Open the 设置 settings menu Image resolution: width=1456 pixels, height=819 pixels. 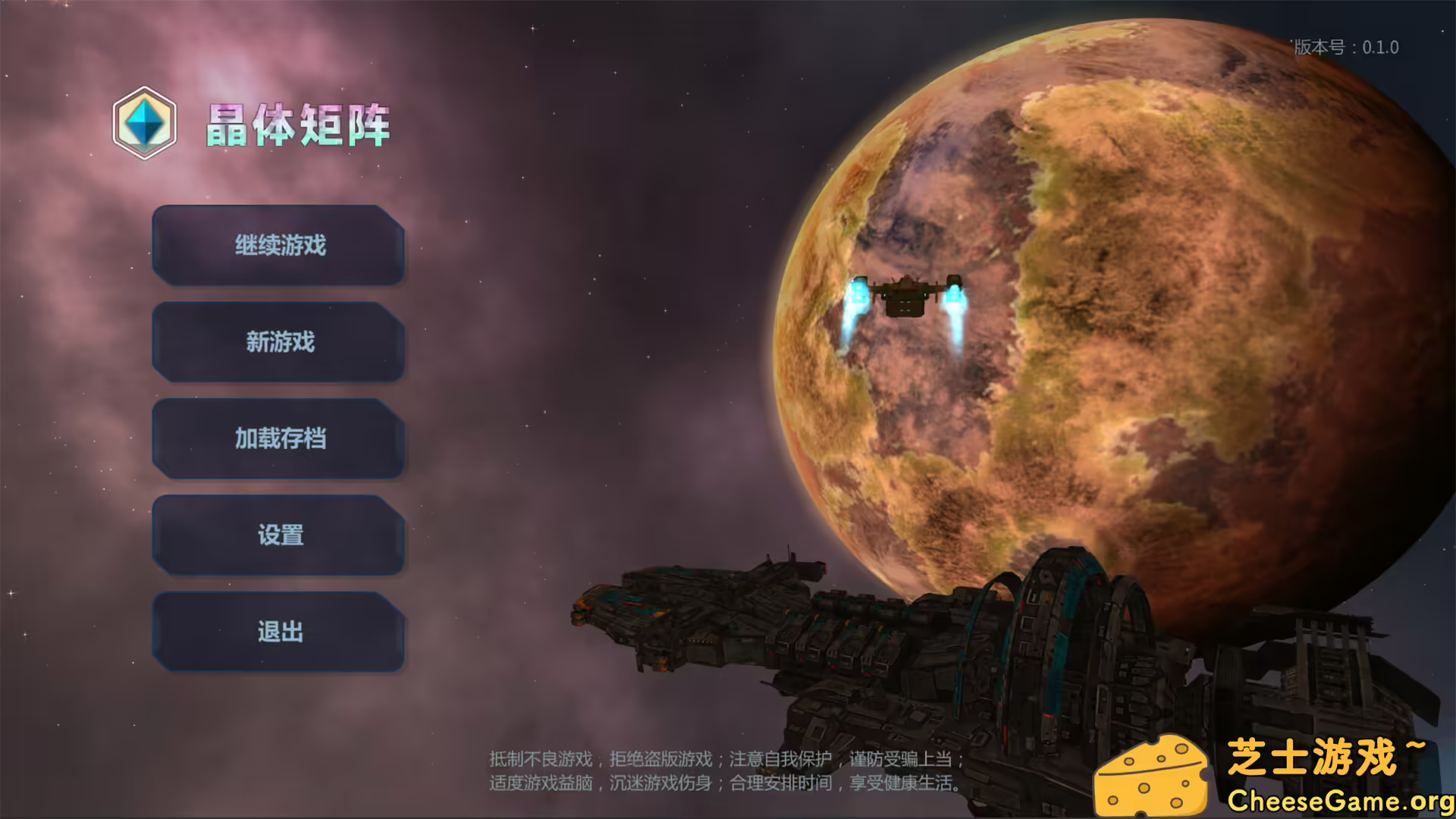pyautogui.click(x=278, y=535)
